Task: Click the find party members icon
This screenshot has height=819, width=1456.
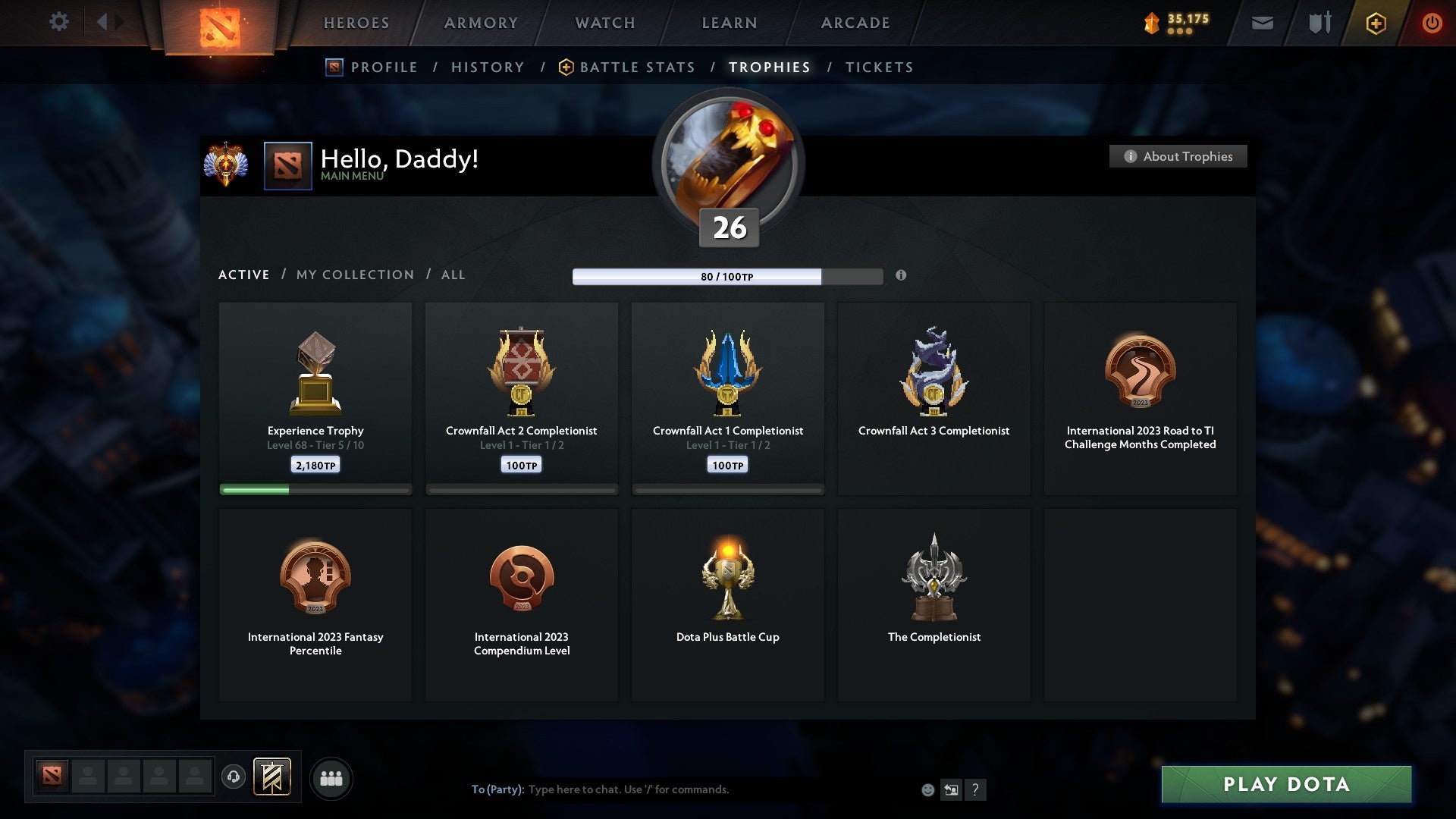Action: 331,777
